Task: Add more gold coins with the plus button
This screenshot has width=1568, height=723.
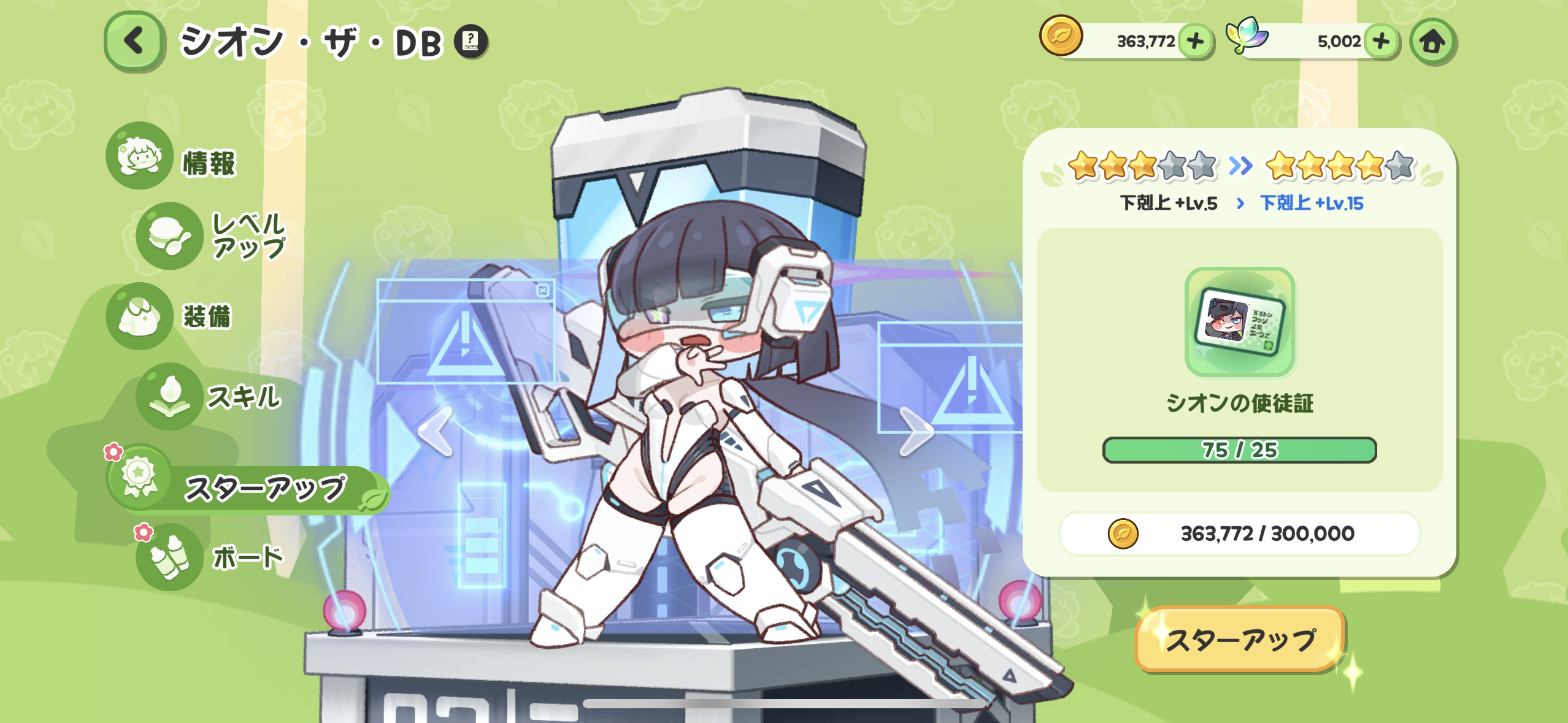Action: coord(1195,42)
